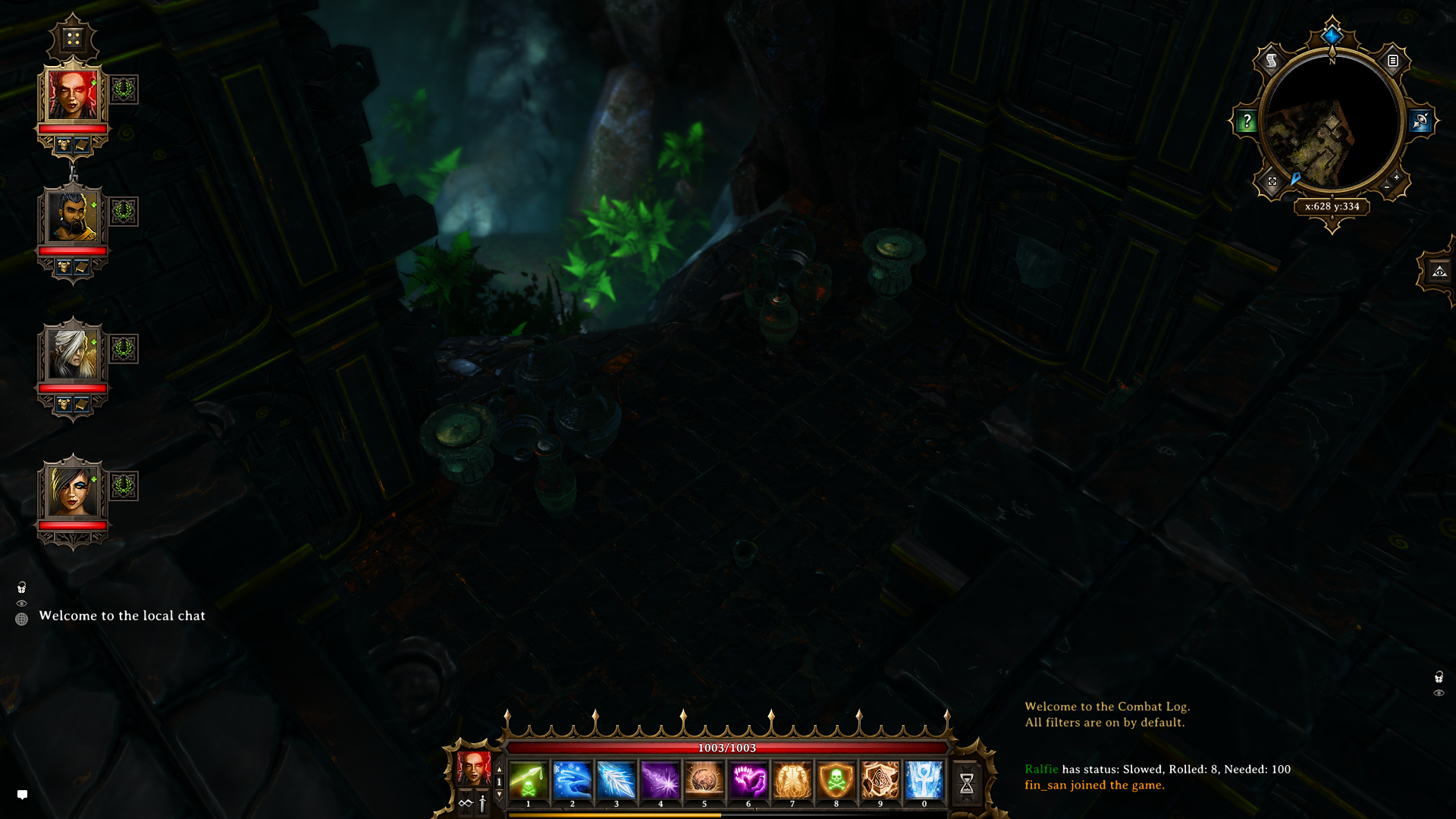The width and height of the screenshot is (1456, 819).
Task: Use the rune stone shield skill in slot 9
Action: coord(880,780)
